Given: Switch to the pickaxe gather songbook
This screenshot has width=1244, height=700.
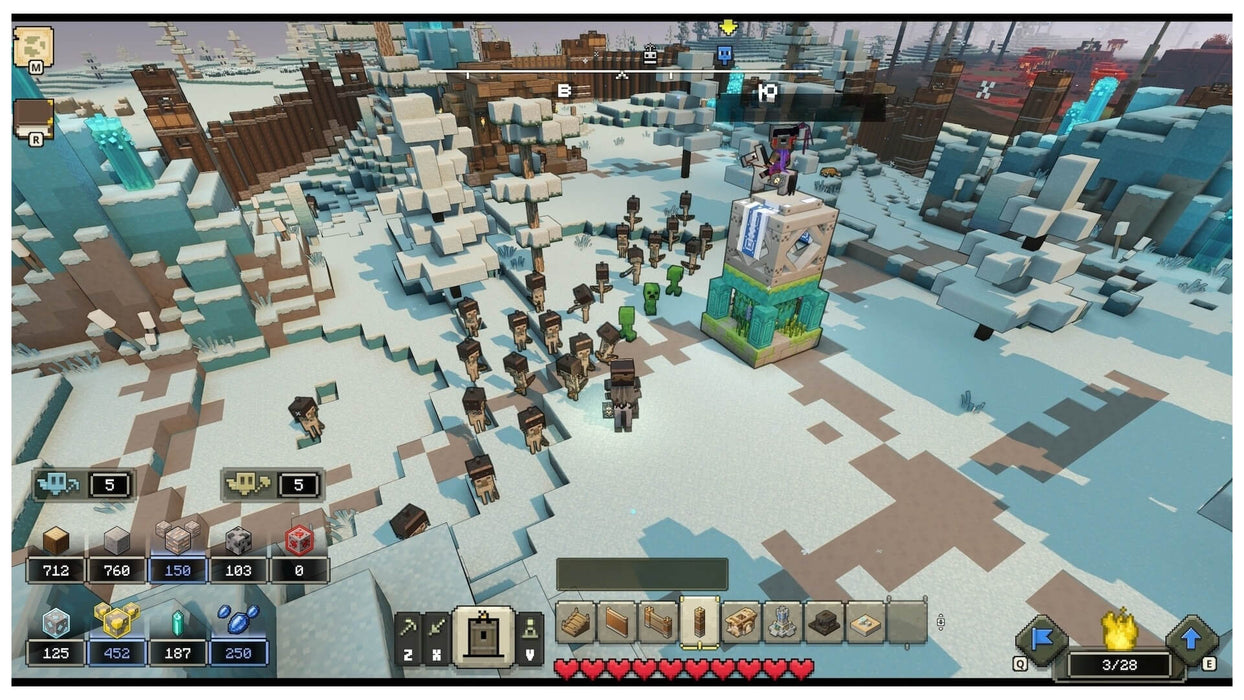Looking at the screenshot, I should (409, 628).
